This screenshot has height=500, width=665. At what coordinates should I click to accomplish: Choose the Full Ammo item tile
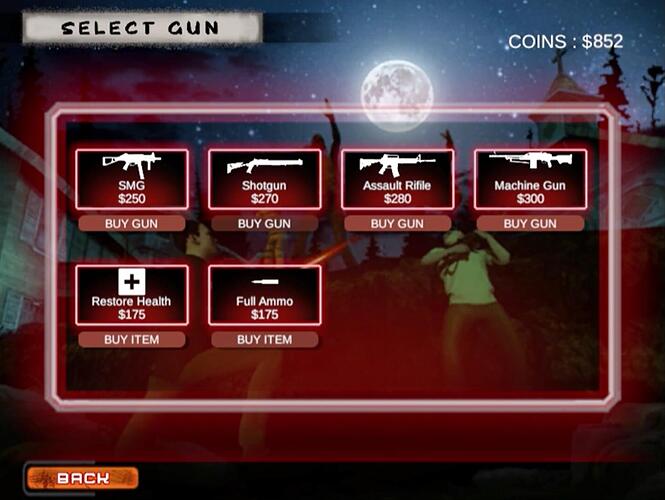(264, 295)
